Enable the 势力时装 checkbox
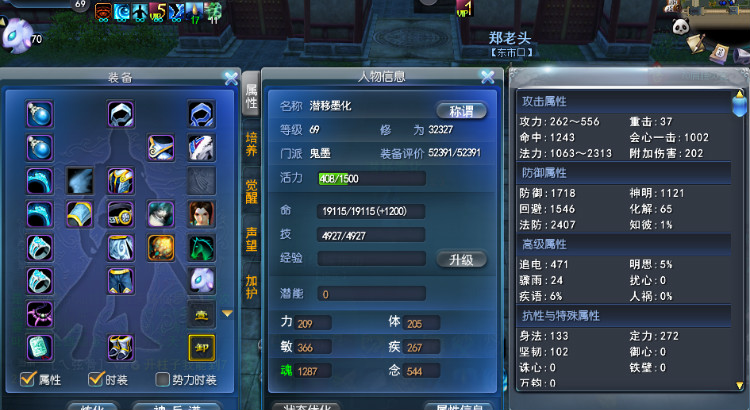This screenshot has width=750, height=410. pos(162,379)
